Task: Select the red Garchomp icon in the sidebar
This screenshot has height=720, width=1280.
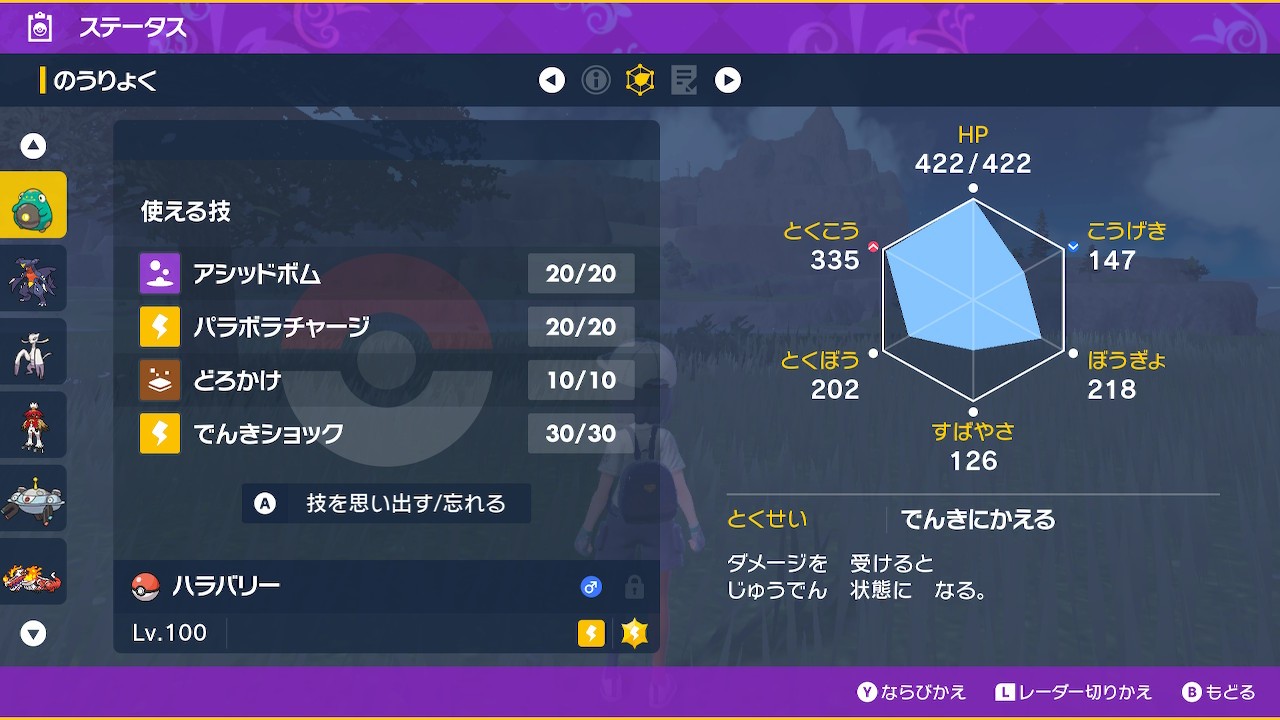Action: click(33, 278)
